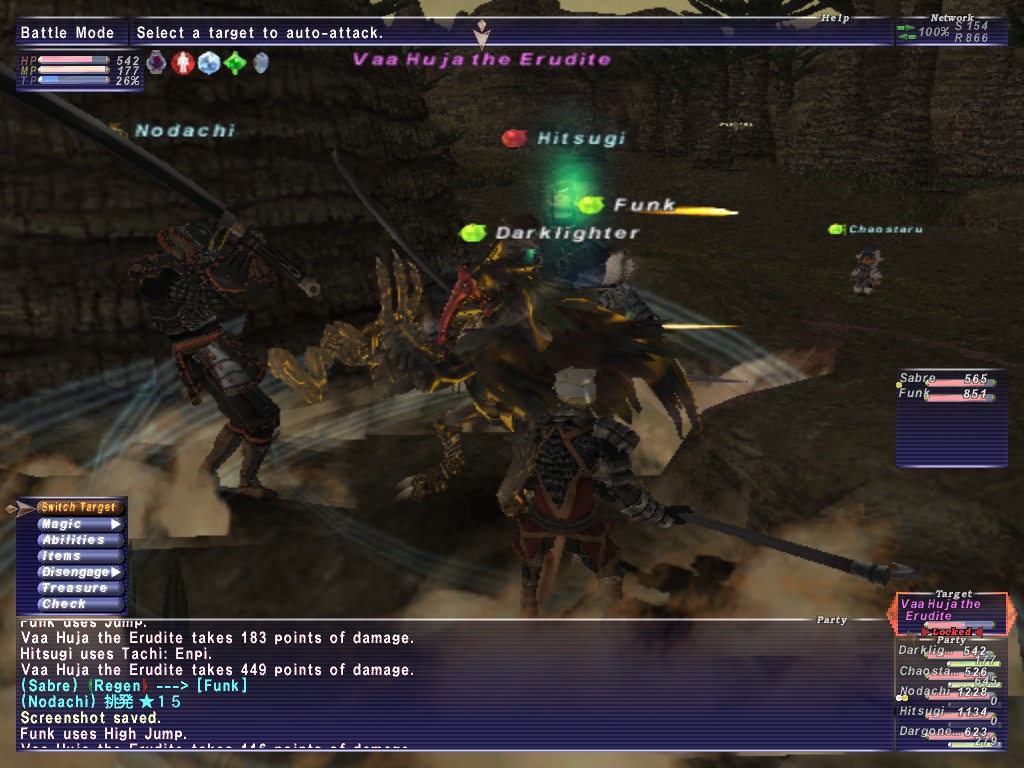Click the purple potion-shaped status icon
This screenshot has width=1024, height=768.
[x=157, y=63]
